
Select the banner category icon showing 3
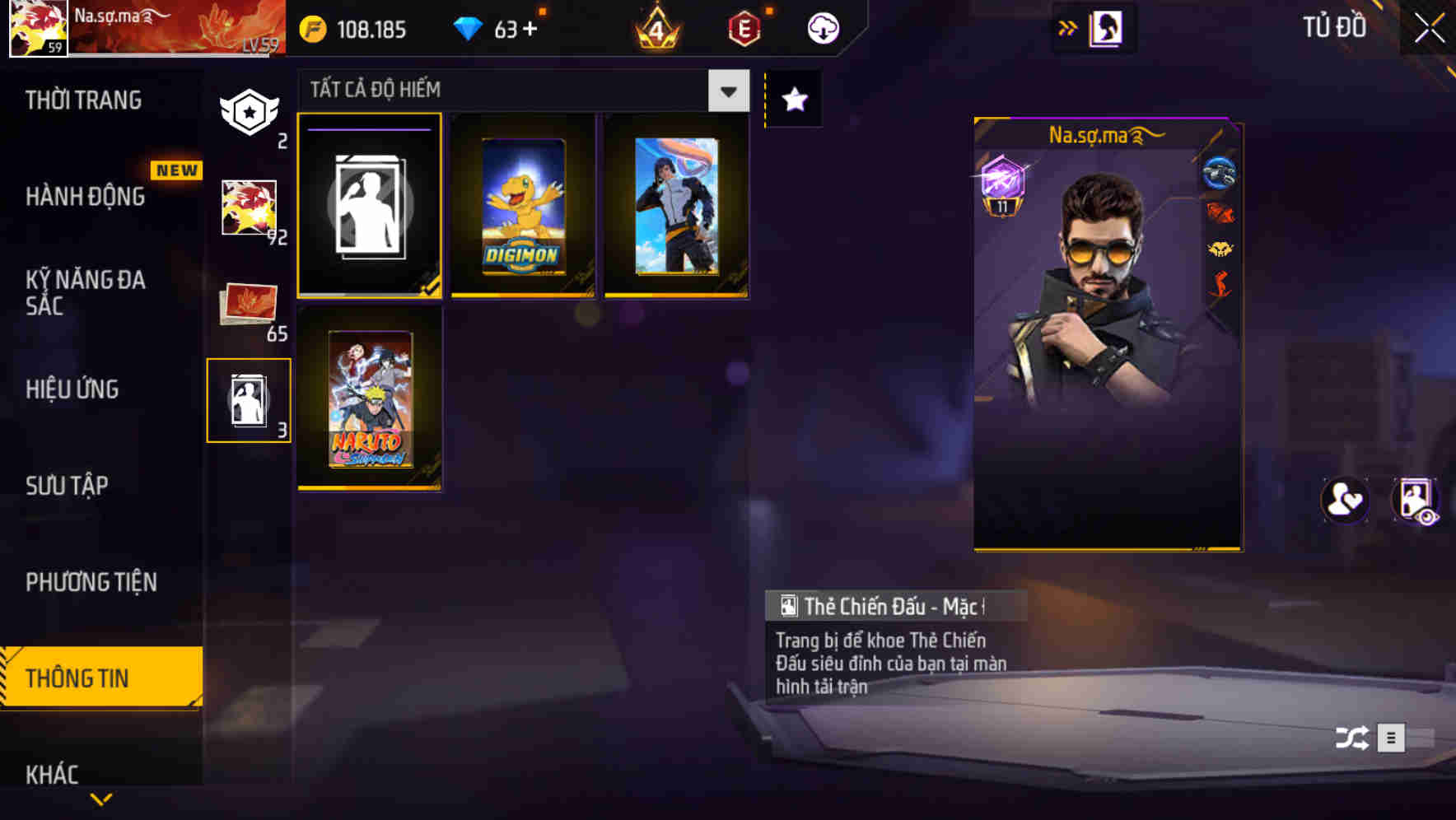pyautogui.click(x=249, y=401)
